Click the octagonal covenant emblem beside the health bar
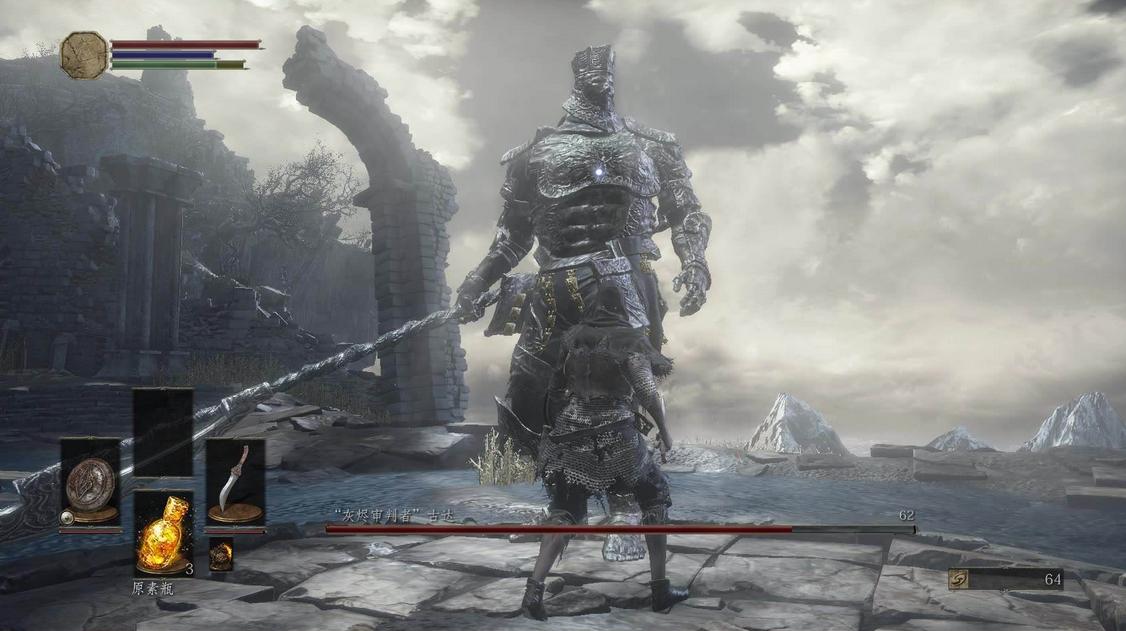Viewport: 1126px width, 631px height. coord(84,54)
